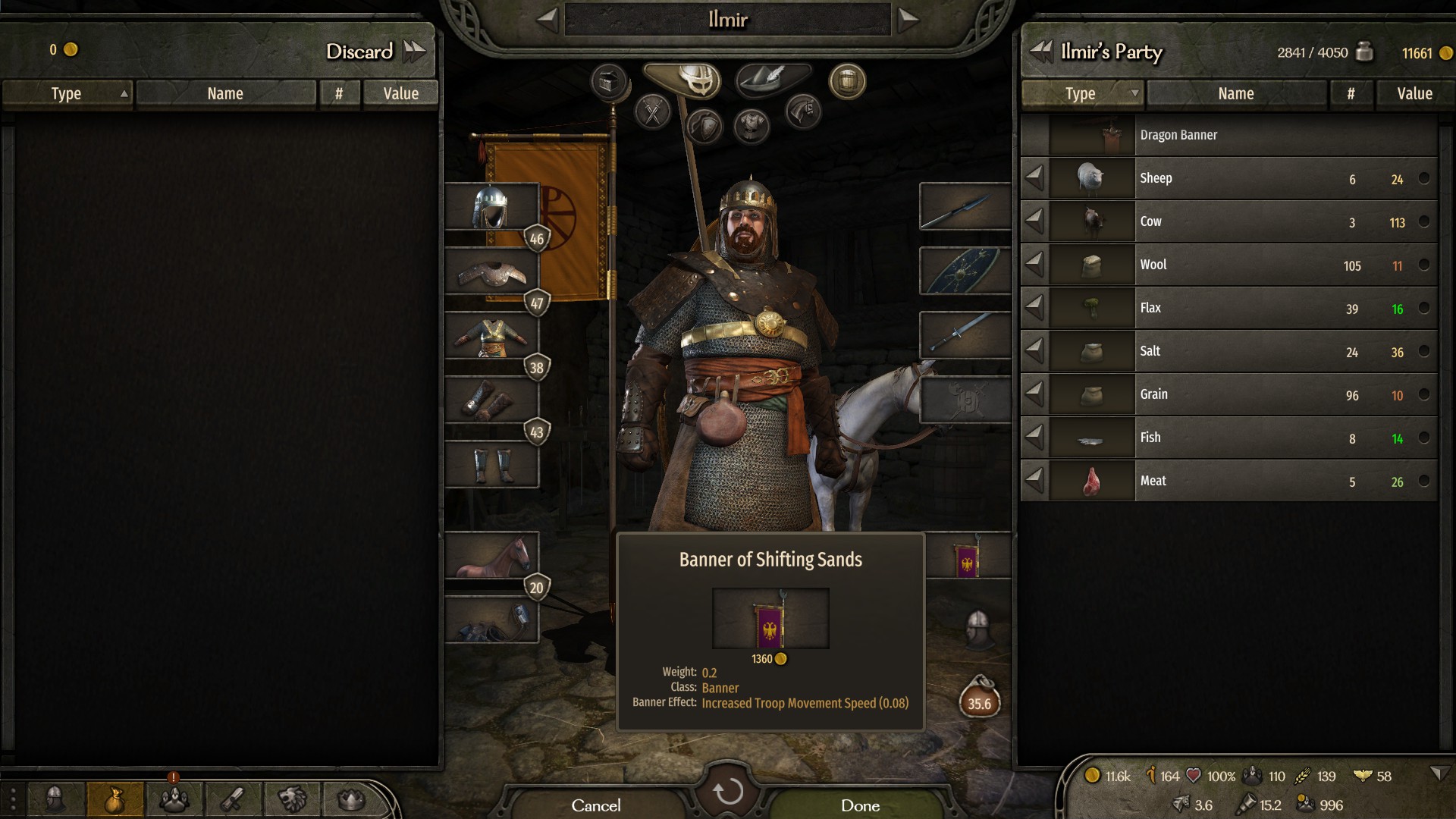Screen dimensions: 1456x819
Task: Switch to the previous character arrow
Action: pyautogui.click(x=548, y=20)
